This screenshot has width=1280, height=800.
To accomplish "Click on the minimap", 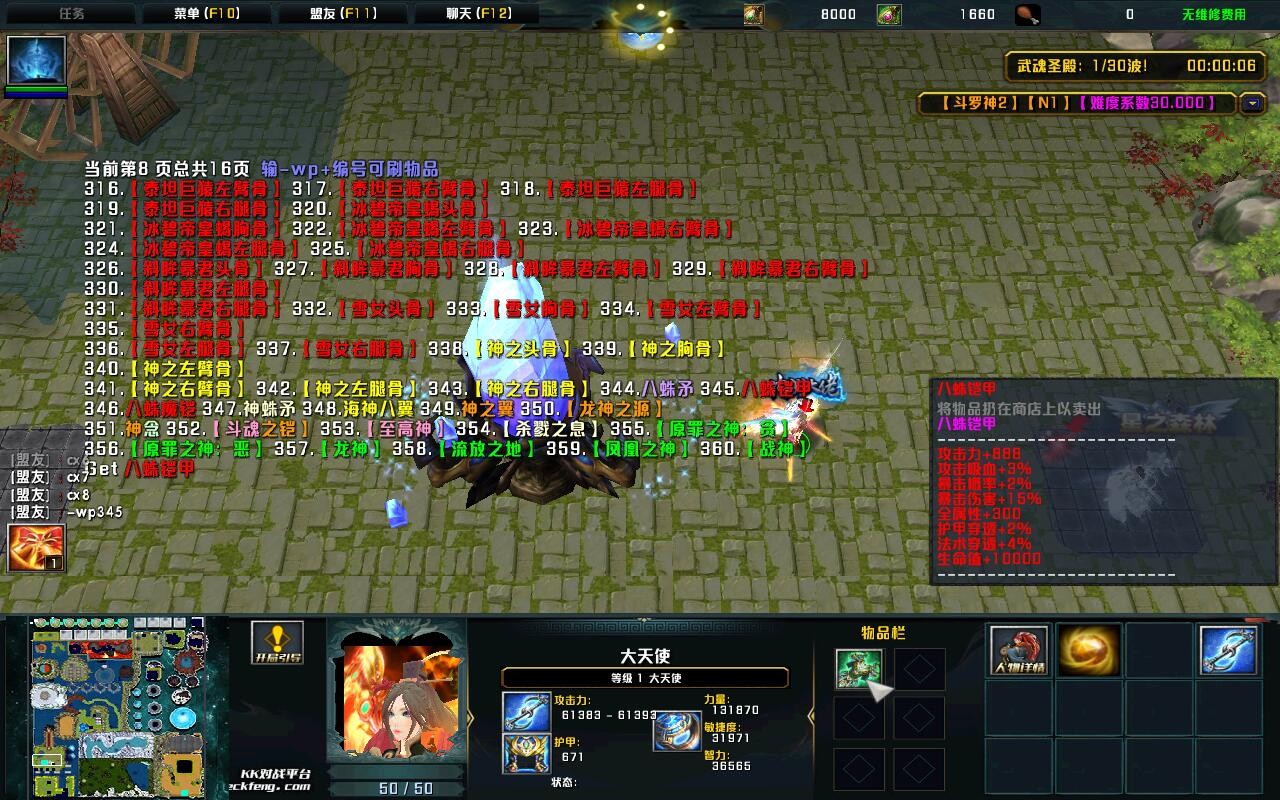I will (x=115, y=705).
